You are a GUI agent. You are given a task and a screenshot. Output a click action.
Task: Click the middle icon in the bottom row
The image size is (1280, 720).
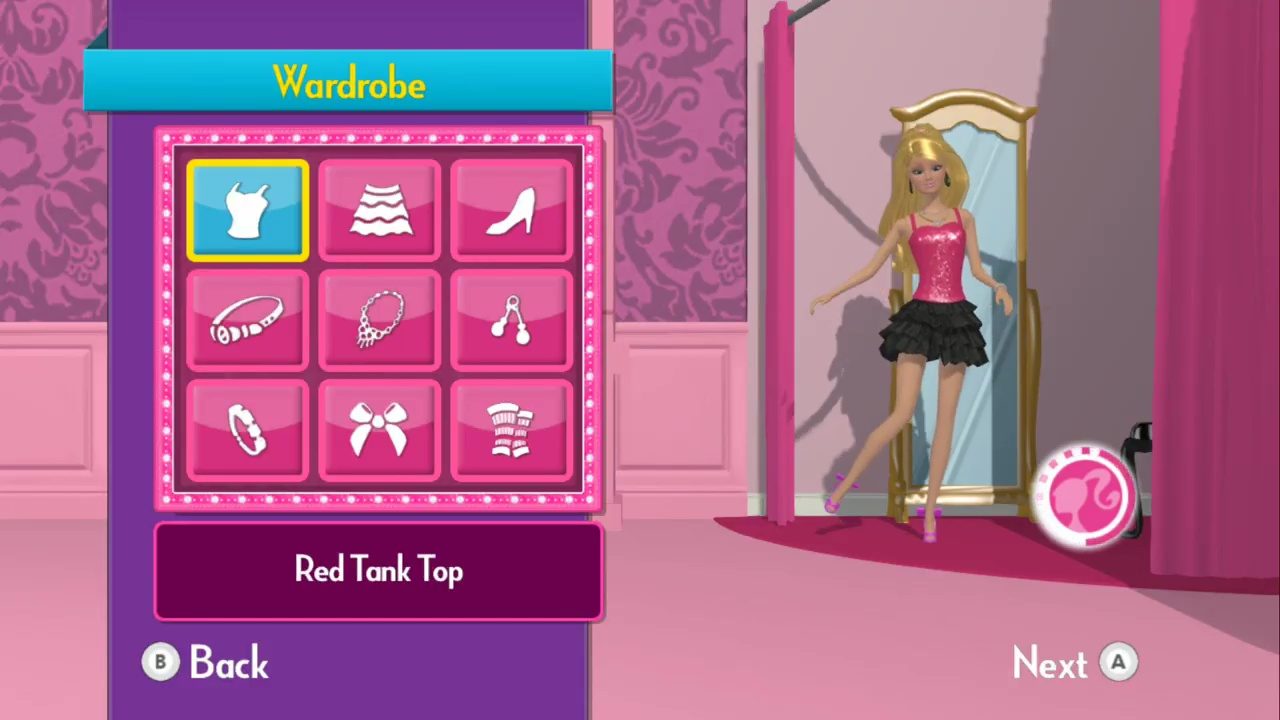378,430
